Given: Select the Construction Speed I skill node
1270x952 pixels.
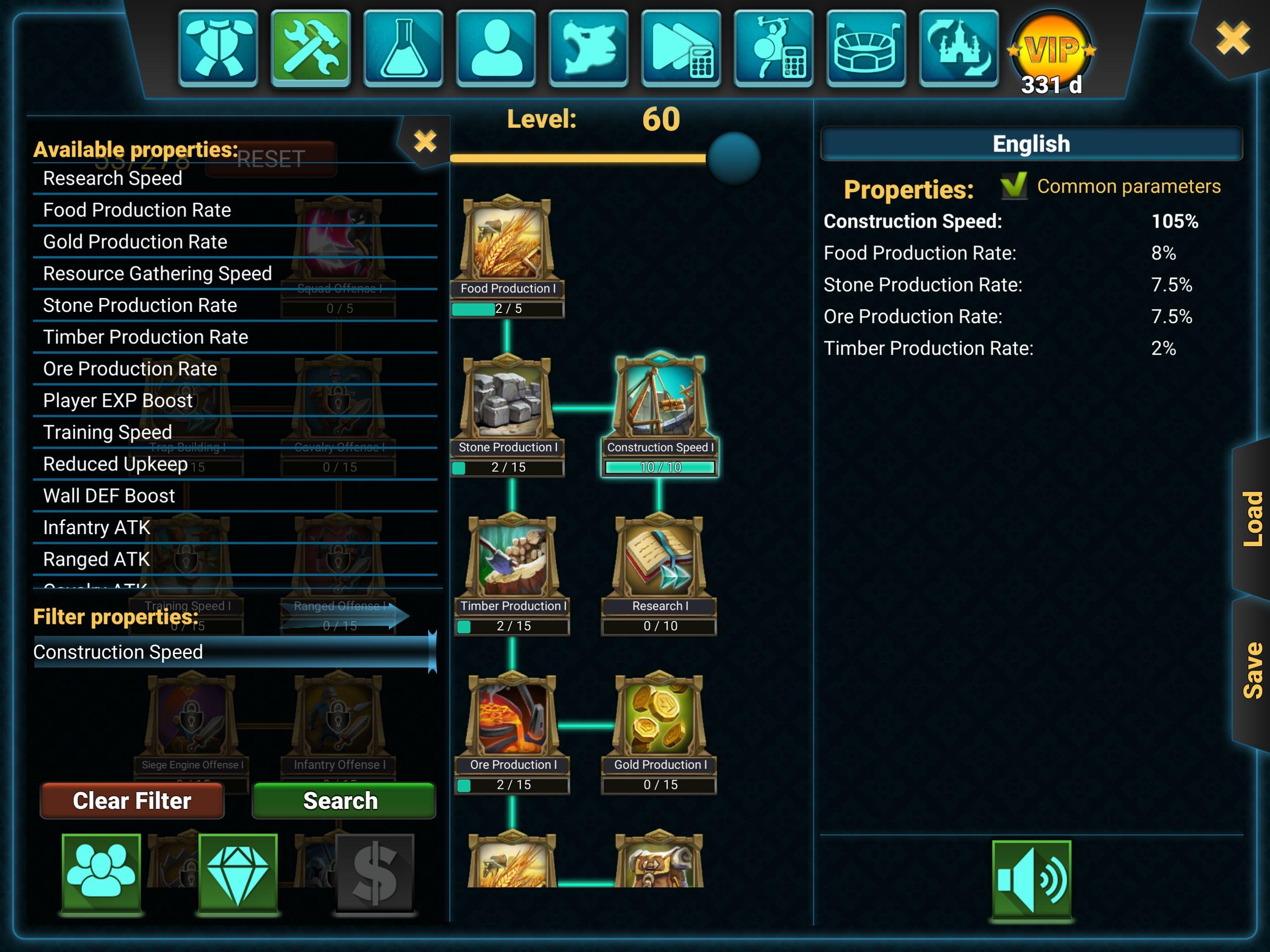Looking at the screenshot, I should (x=660, y=402).
